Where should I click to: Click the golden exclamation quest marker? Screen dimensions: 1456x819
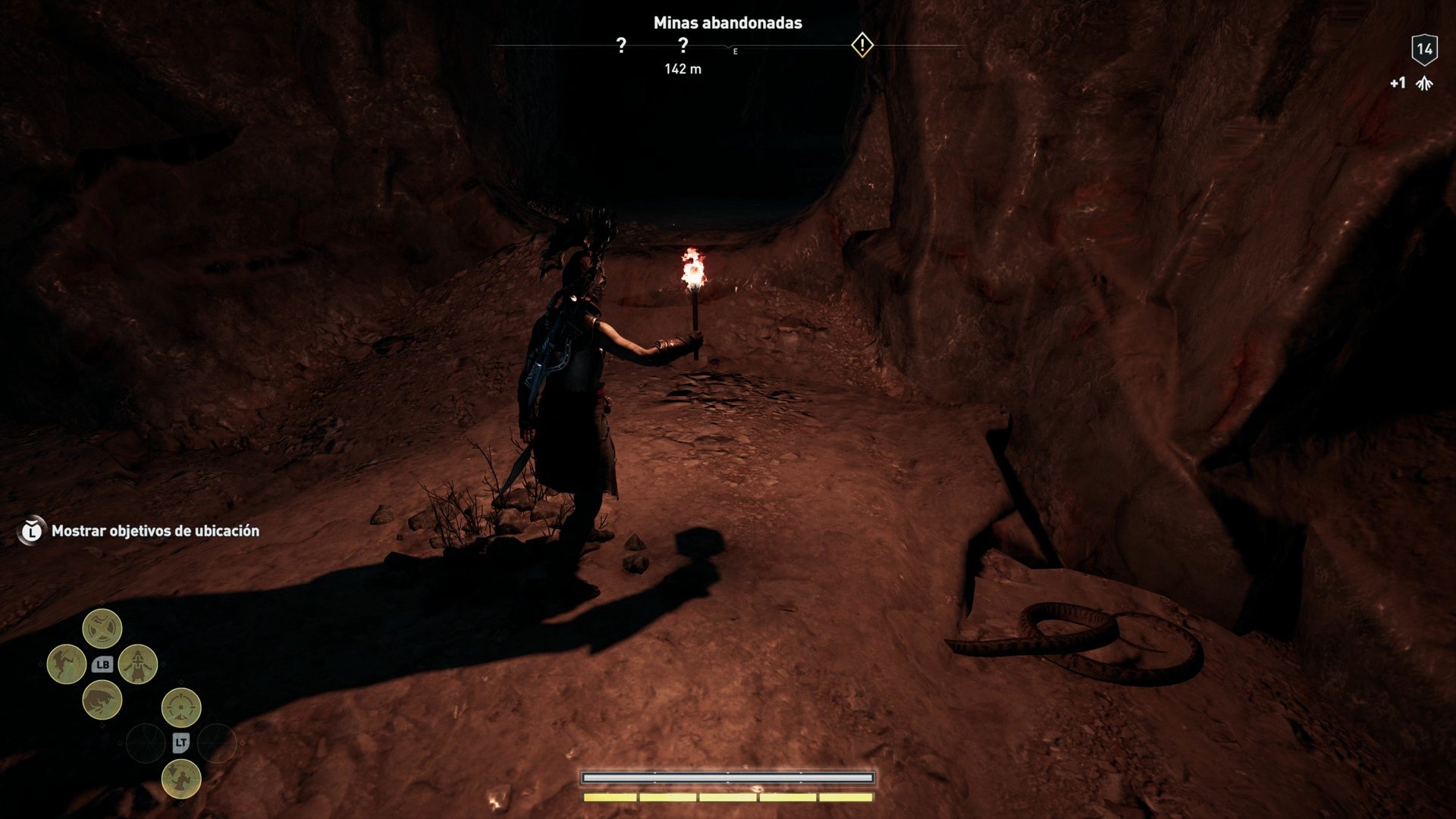click(x=861, y=46)
